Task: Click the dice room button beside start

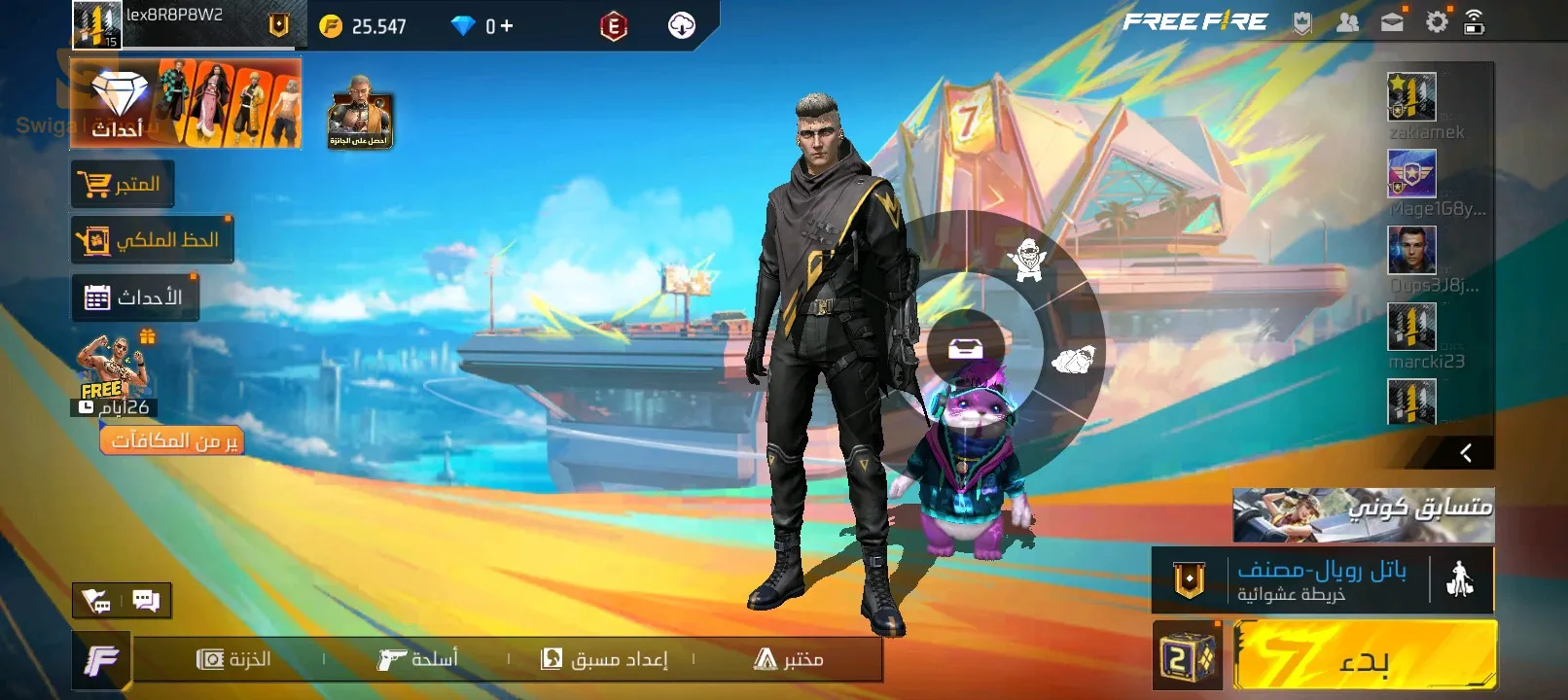Action: pyautogui.click(x=1188, y=656)
